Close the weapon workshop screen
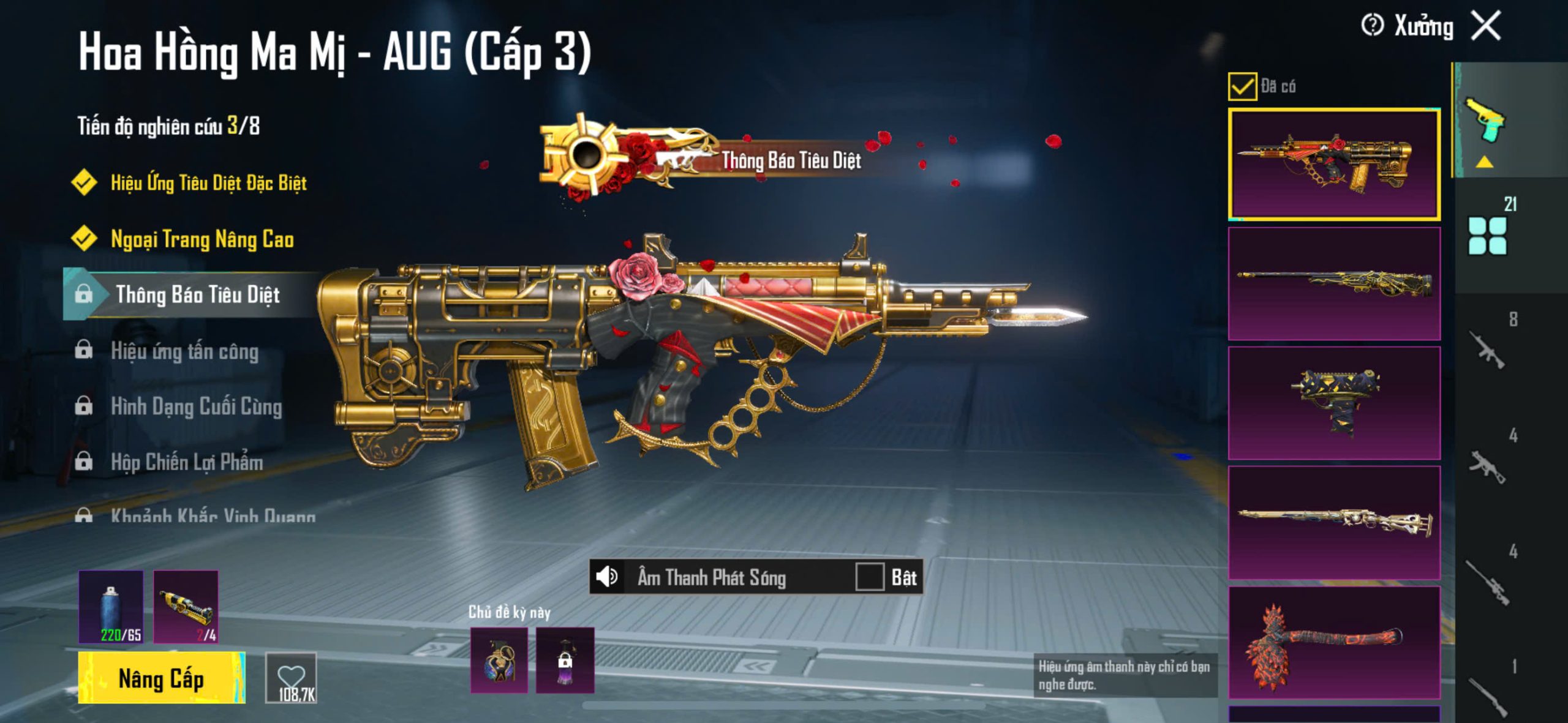Viewport: 1568px width, 723px height. [1487, 26]
